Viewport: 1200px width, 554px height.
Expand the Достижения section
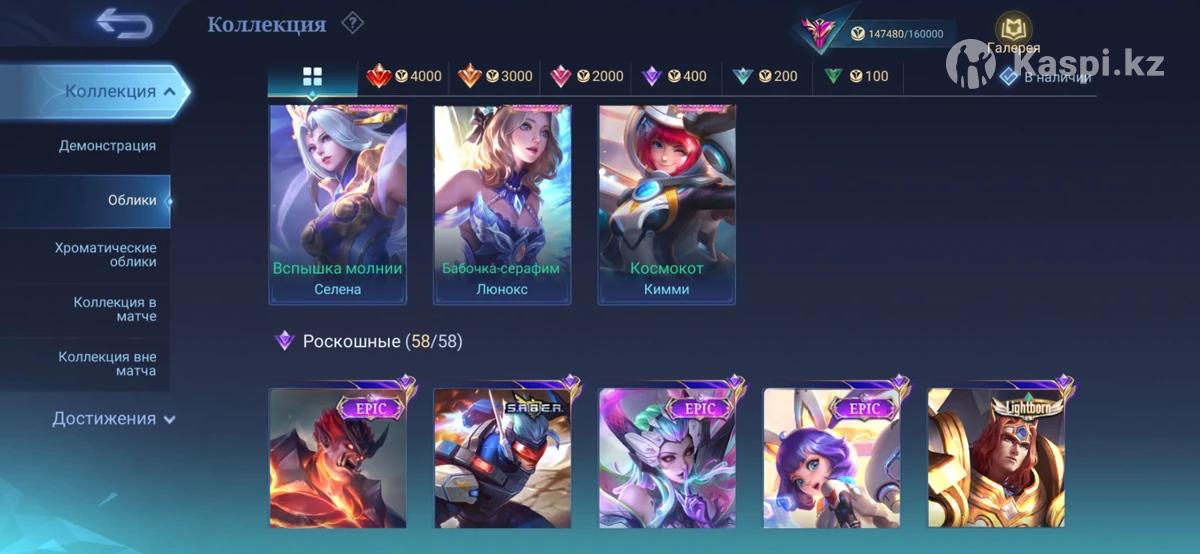coord(113,419)
